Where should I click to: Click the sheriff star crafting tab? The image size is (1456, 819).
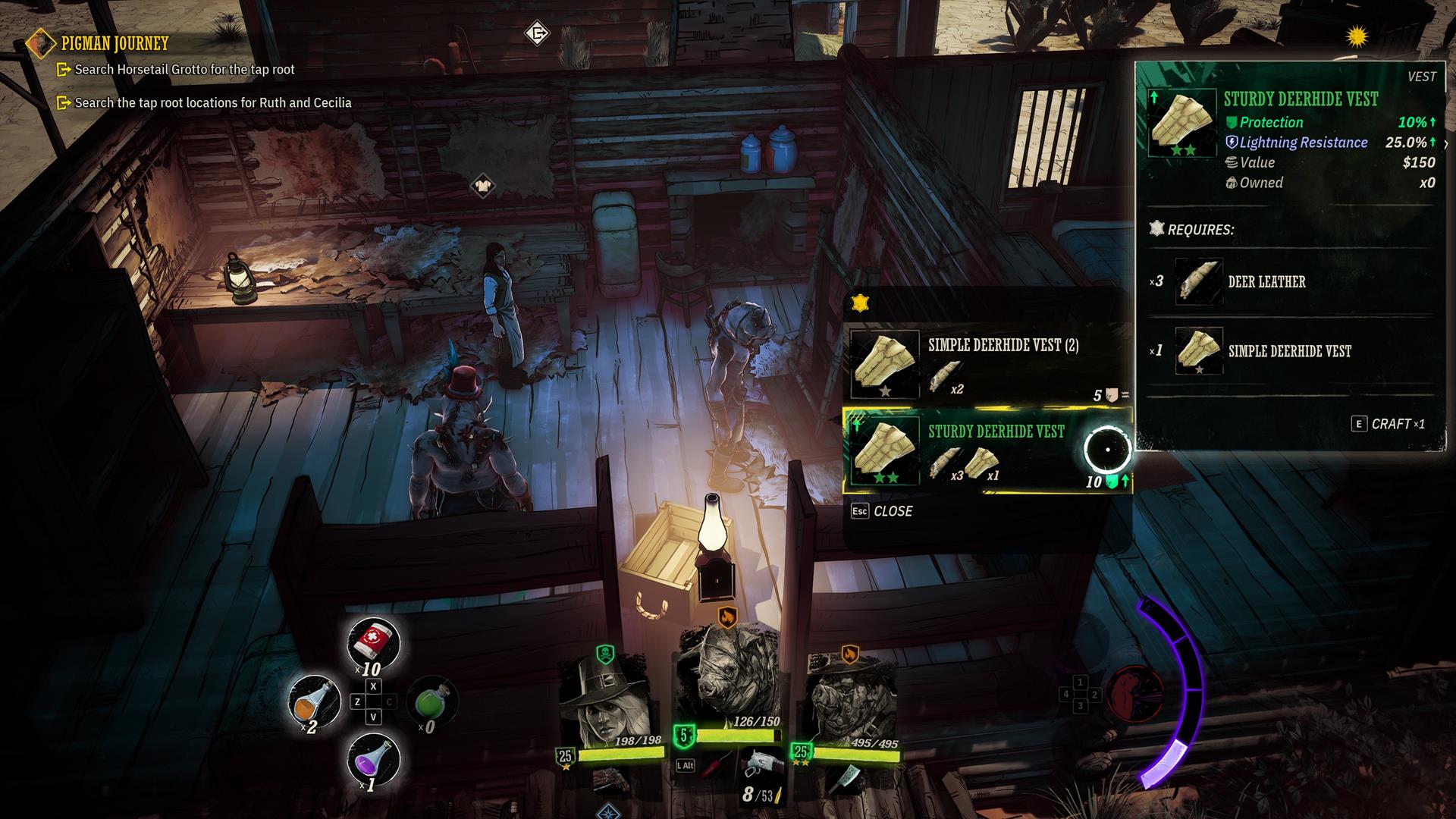(860, 303)
